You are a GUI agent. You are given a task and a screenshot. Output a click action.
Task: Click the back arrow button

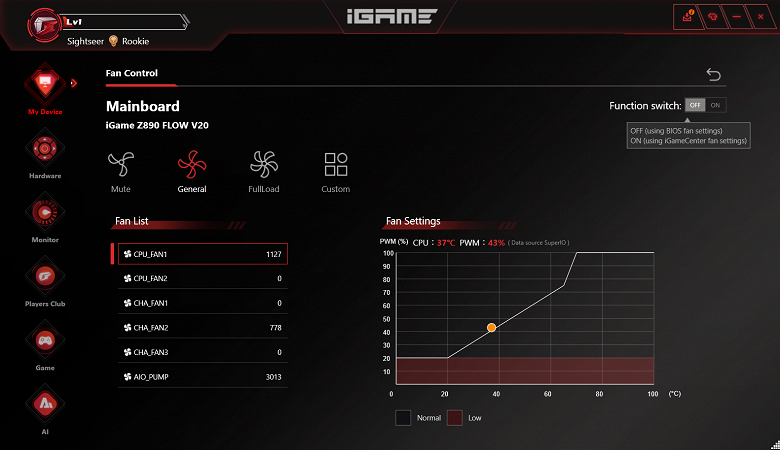(x=713, y=74)
